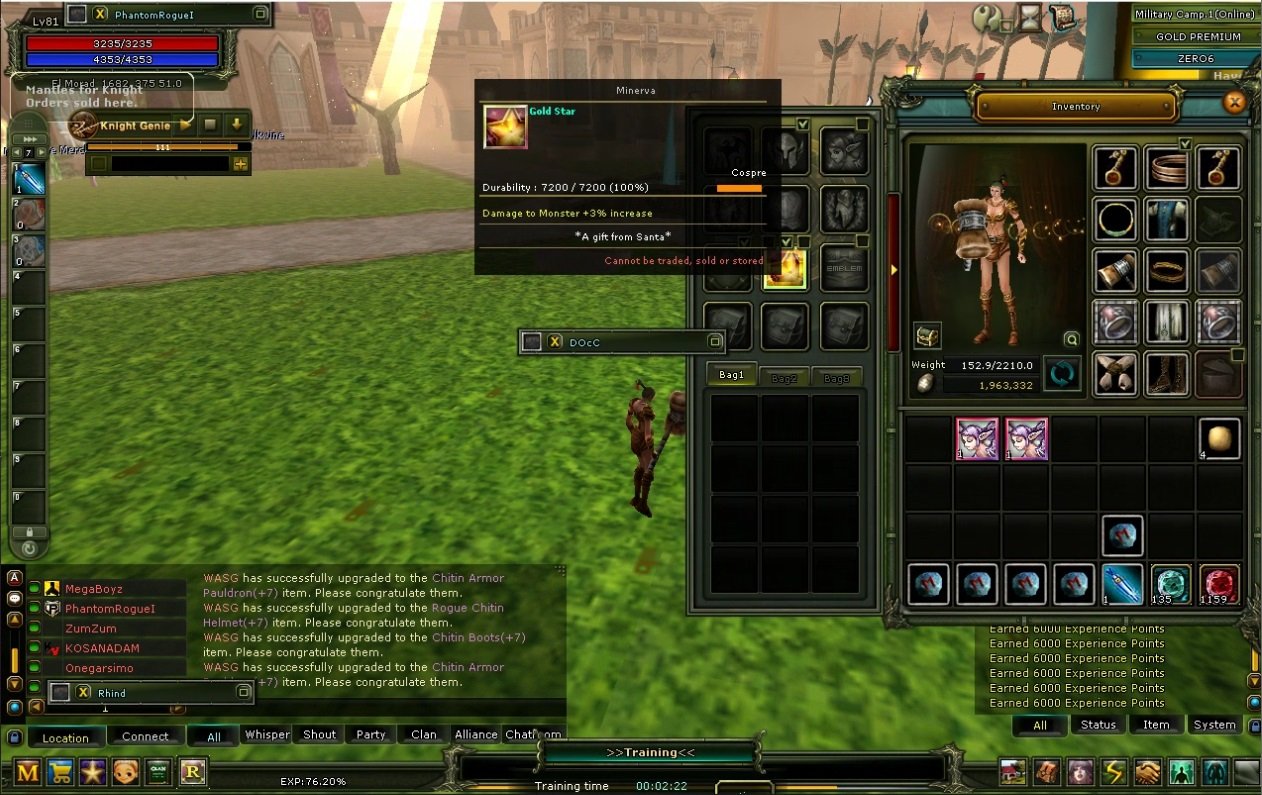Switch chat to the Whisper tab
The height and width of the screenshot is (795, 1262).
[267, 734]
